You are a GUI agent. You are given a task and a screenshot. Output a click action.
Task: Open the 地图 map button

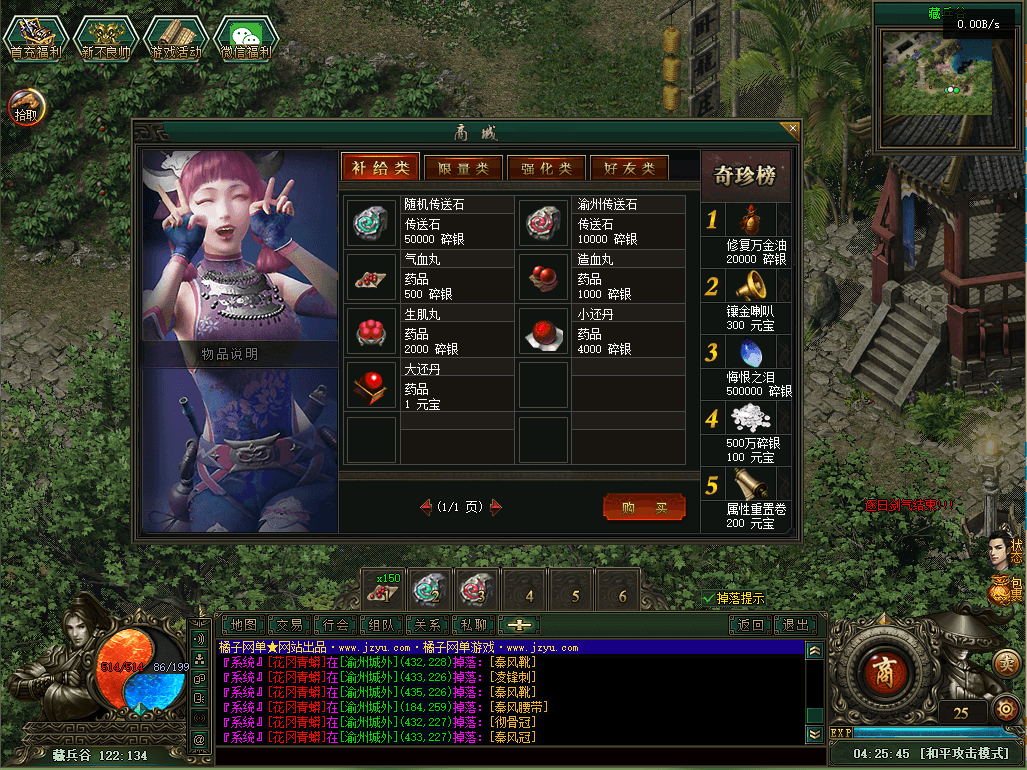[x=244, y=625]
